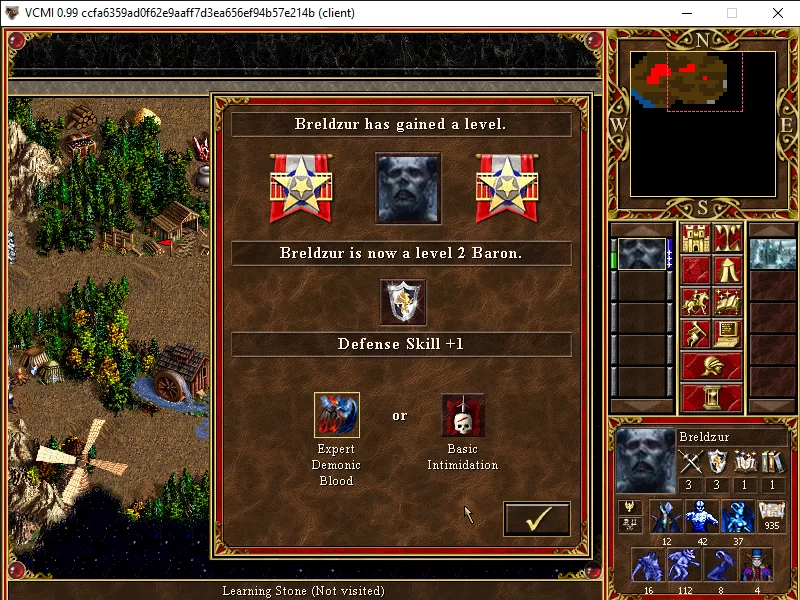Select the snowy town in the town list
Image resolution: width=800 pixels, height=600 pixels.
click(x=771, y=254)
